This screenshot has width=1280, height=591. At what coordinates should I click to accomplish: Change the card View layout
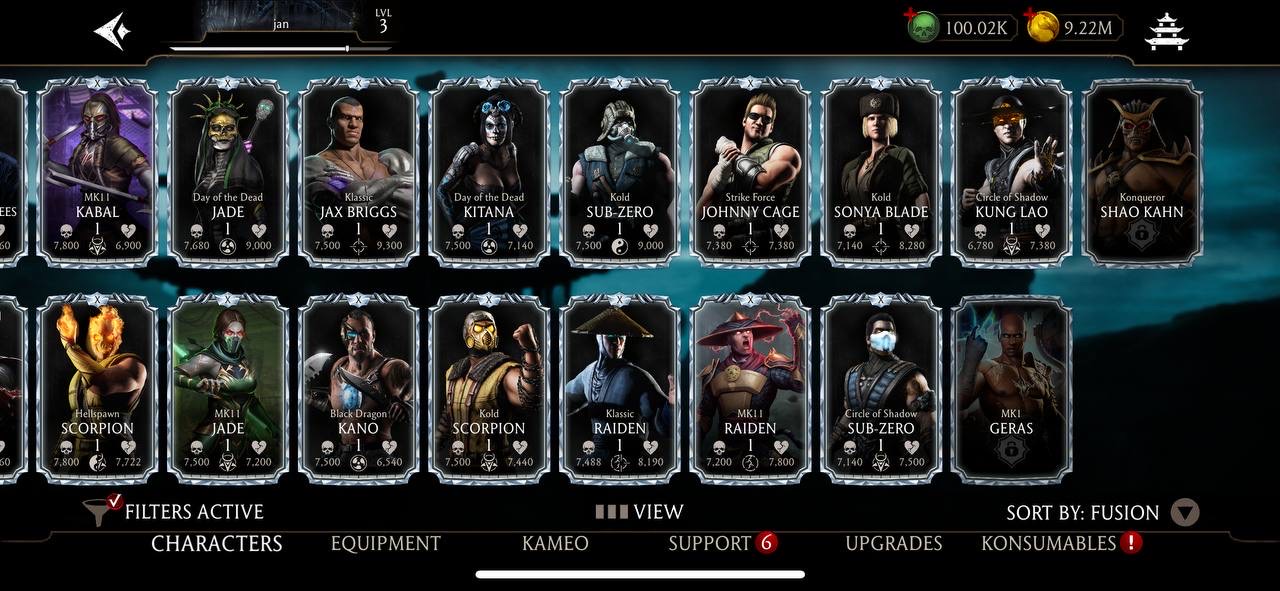pos(639,512)
